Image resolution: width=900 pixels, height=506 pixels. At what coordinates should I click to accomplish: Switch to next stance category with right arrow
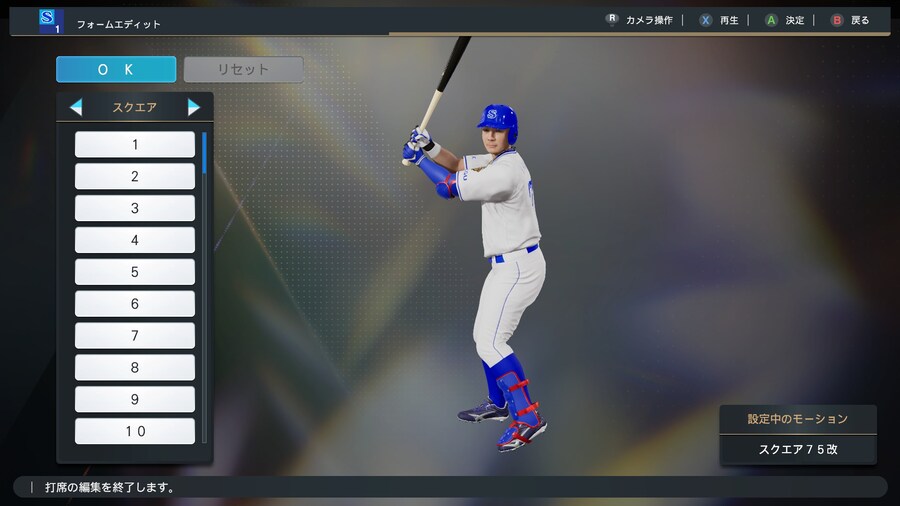coord(194,107)
